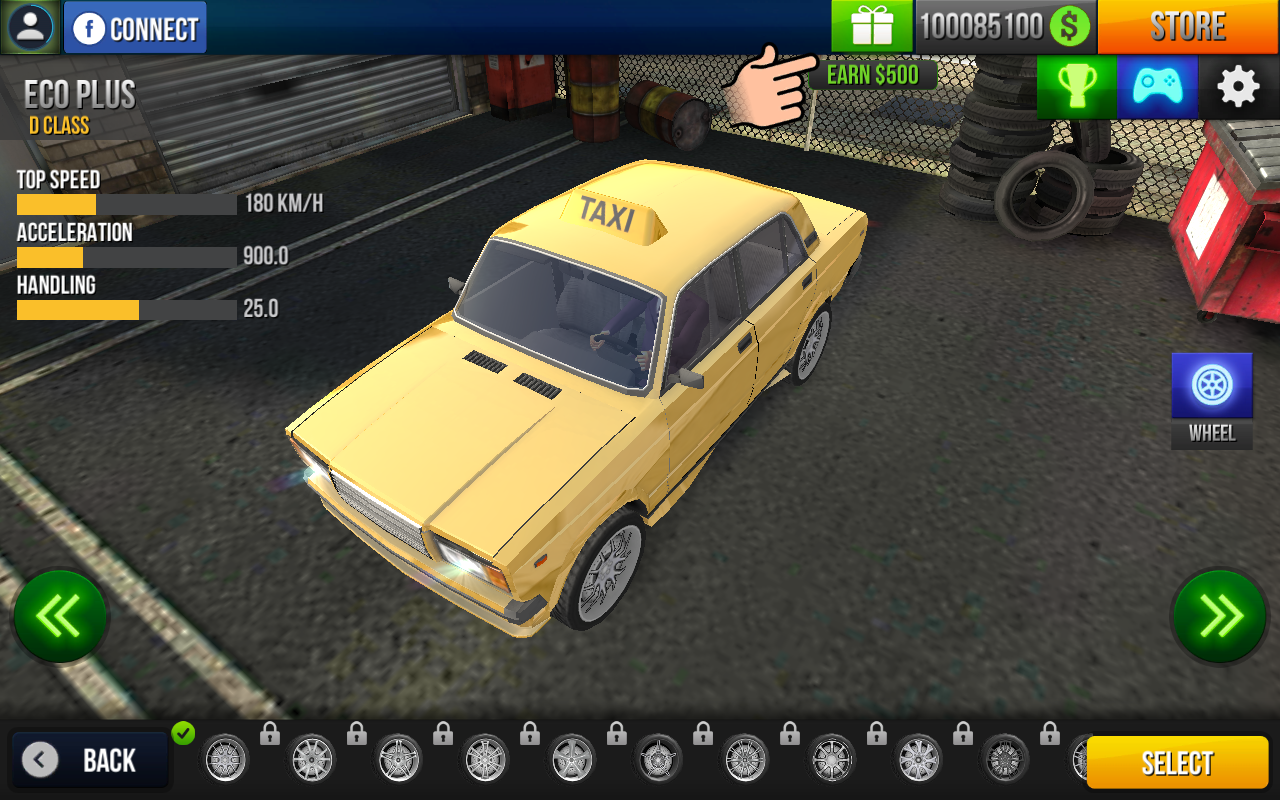1280x800 pixels.
Task: Show the next car
Action: 1220,616
